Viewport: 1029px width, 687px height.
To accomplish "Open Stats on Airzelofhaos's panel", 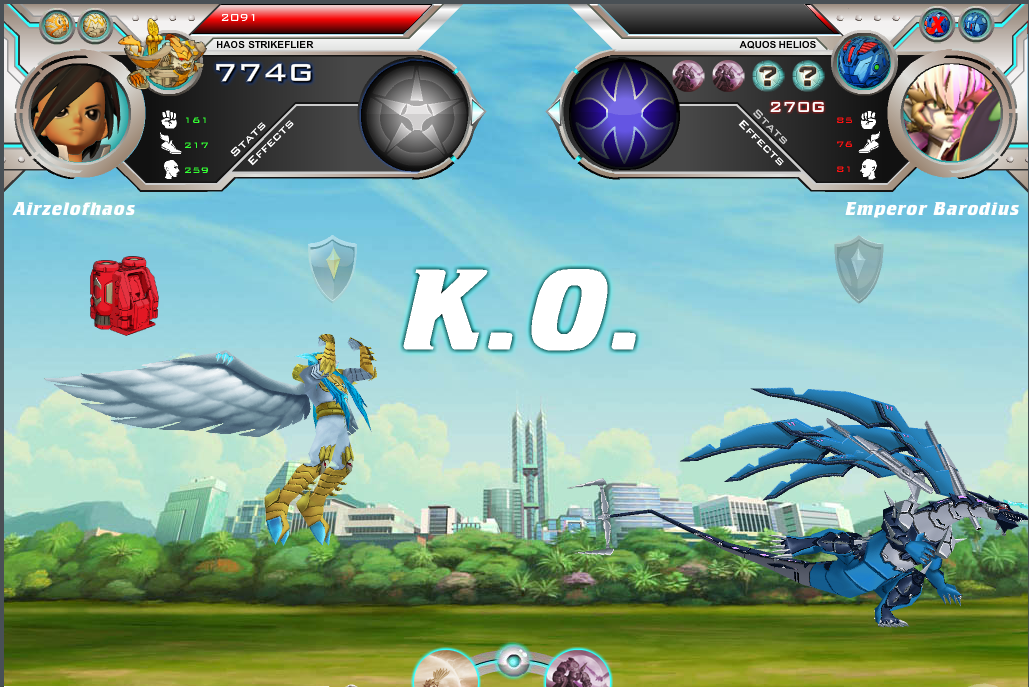I will [x=249, y=137].
